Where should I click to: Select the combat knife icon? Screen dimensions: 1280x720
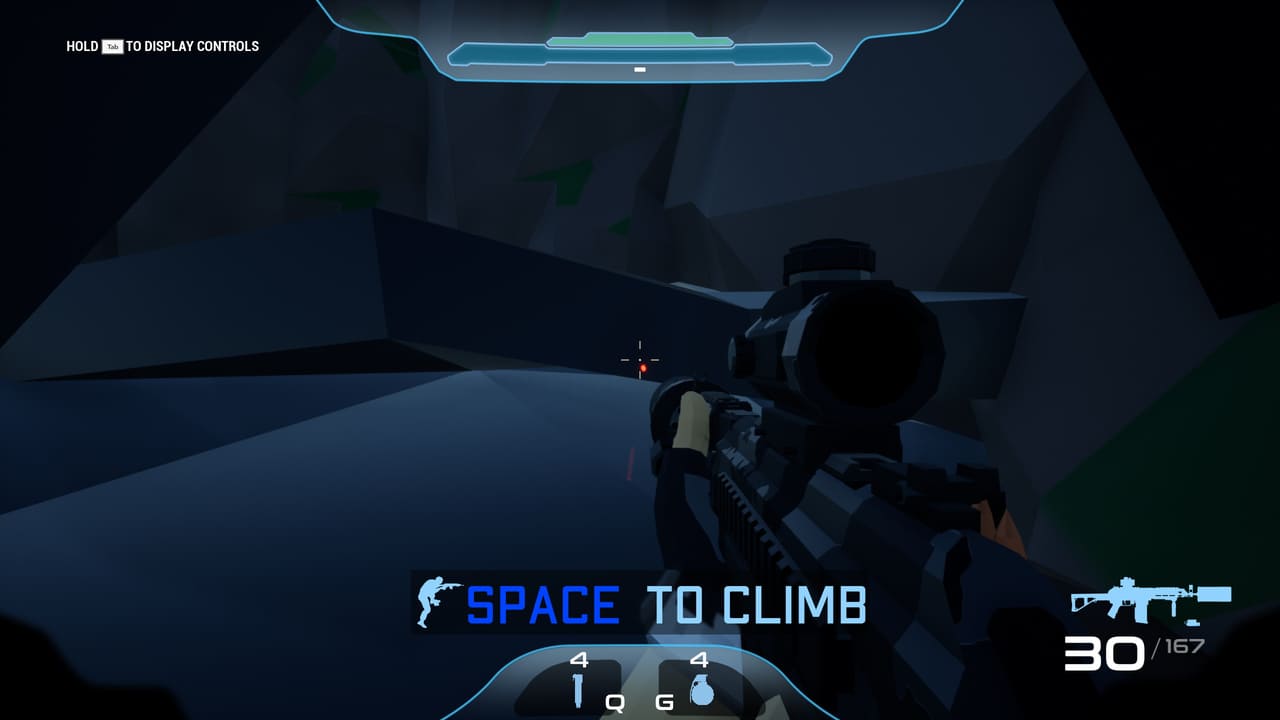click(578, 690)
